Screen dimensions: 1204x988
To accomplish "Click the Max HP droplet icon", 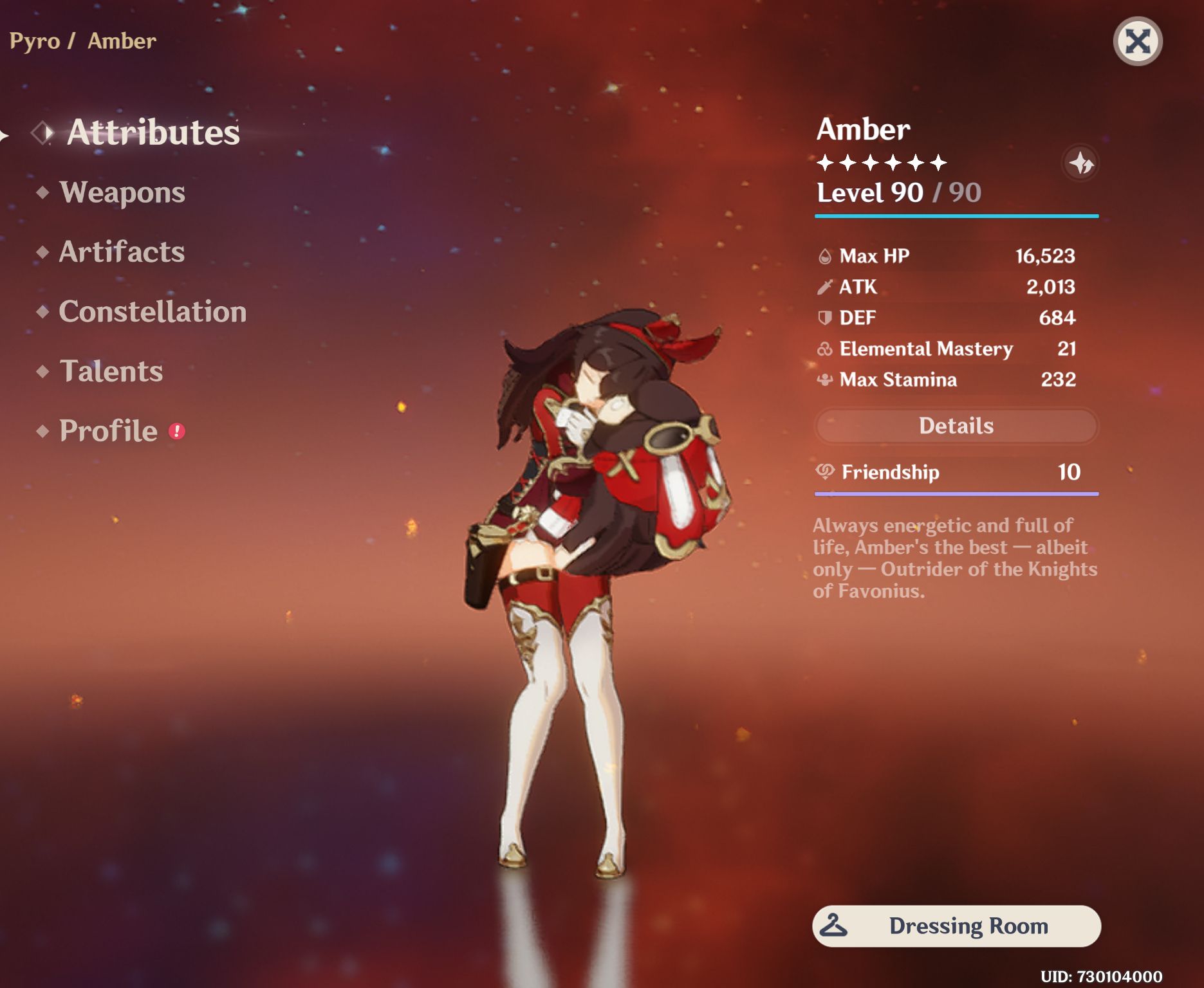I will point(826,255).
